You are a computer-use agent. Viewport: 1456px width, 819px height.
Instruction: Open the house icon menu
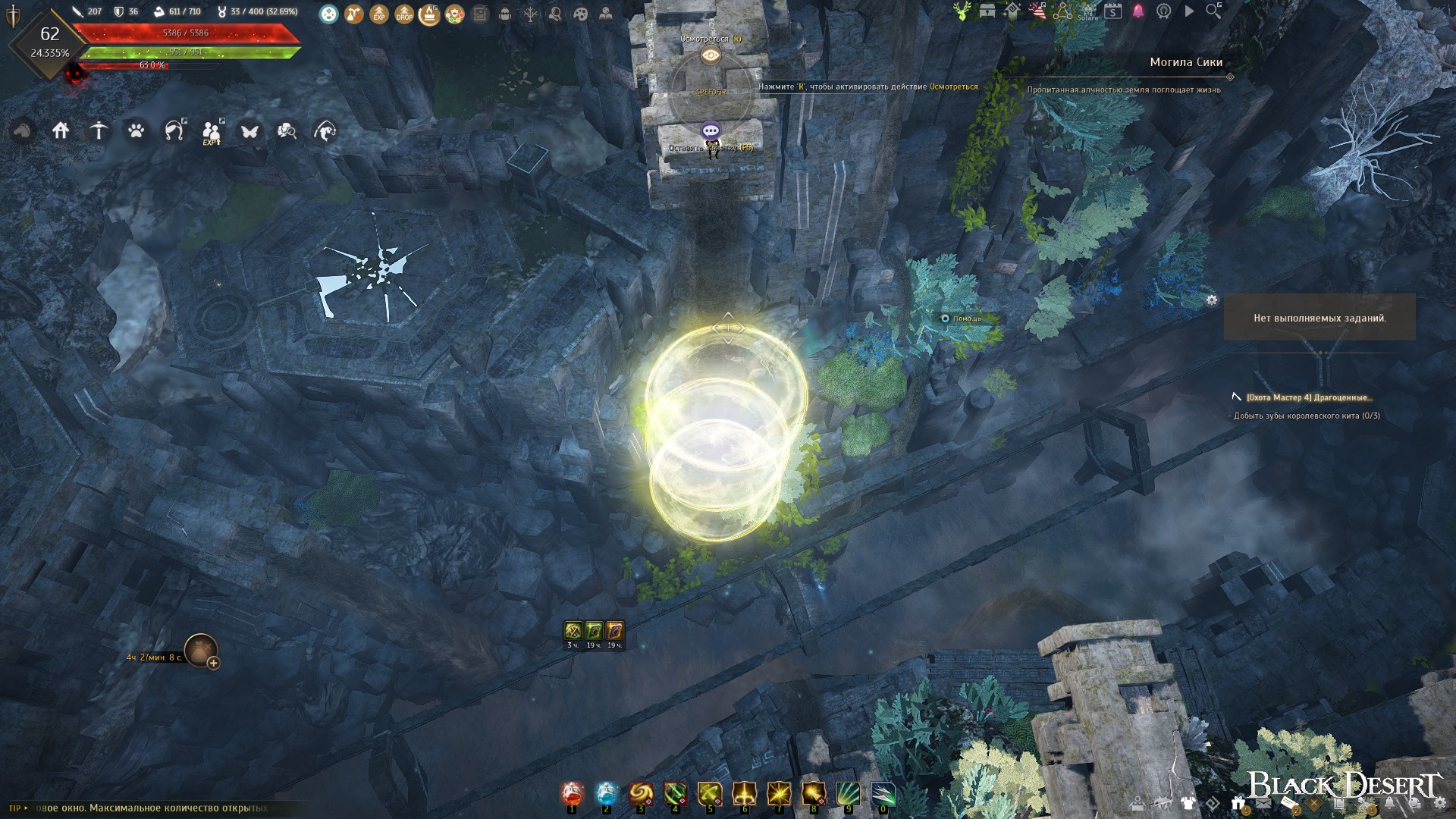[61, 131]
